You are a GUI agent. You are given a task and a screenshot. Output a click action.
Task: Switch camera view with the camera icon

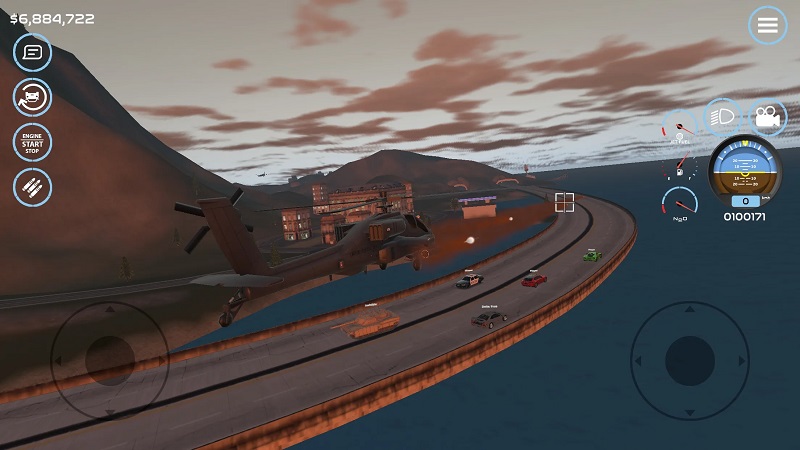click(767, 117)
